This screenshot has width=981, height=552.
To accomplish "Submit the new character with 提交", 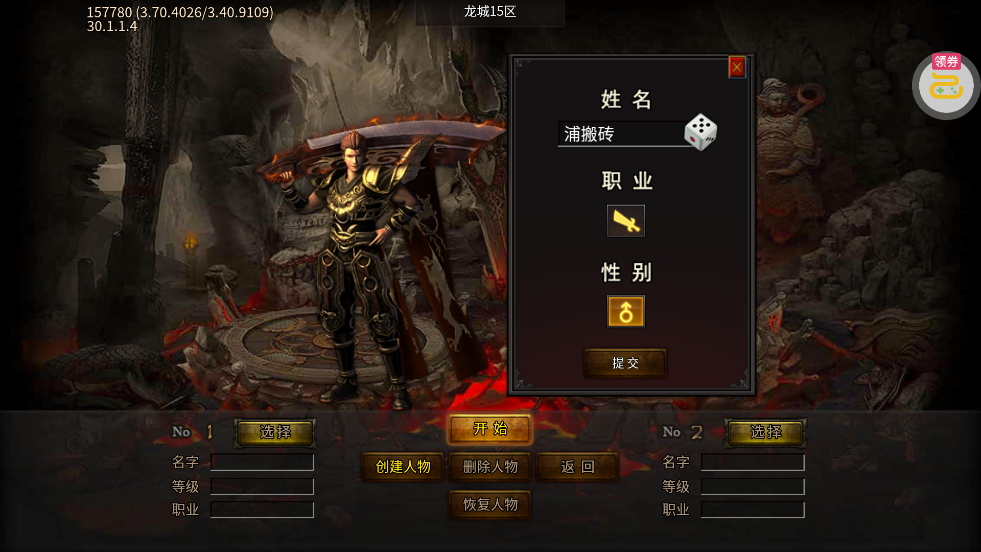I will [x=625, y=363].
